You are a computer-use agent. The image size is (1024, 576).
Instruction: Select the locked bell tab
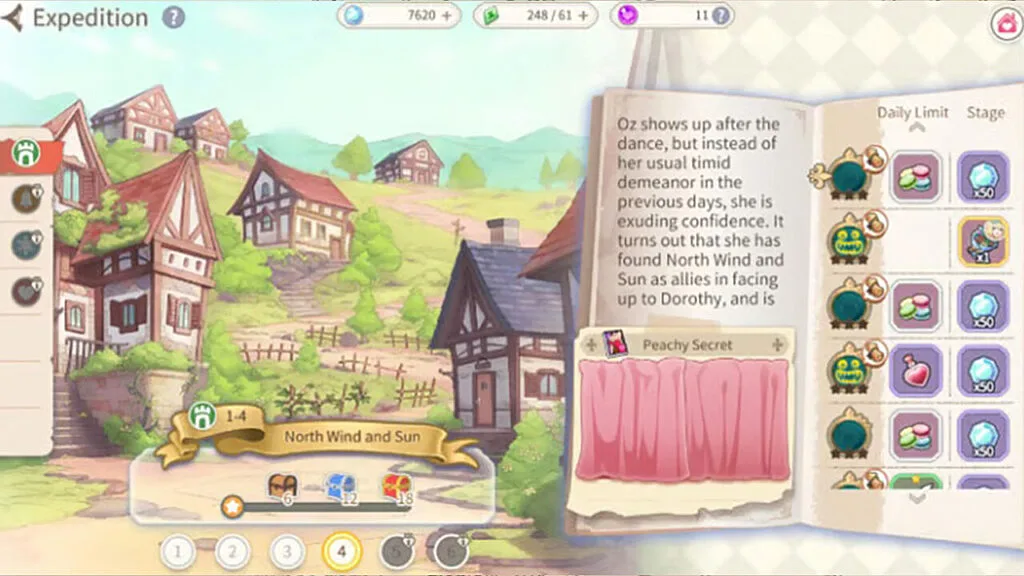point(27,200)
